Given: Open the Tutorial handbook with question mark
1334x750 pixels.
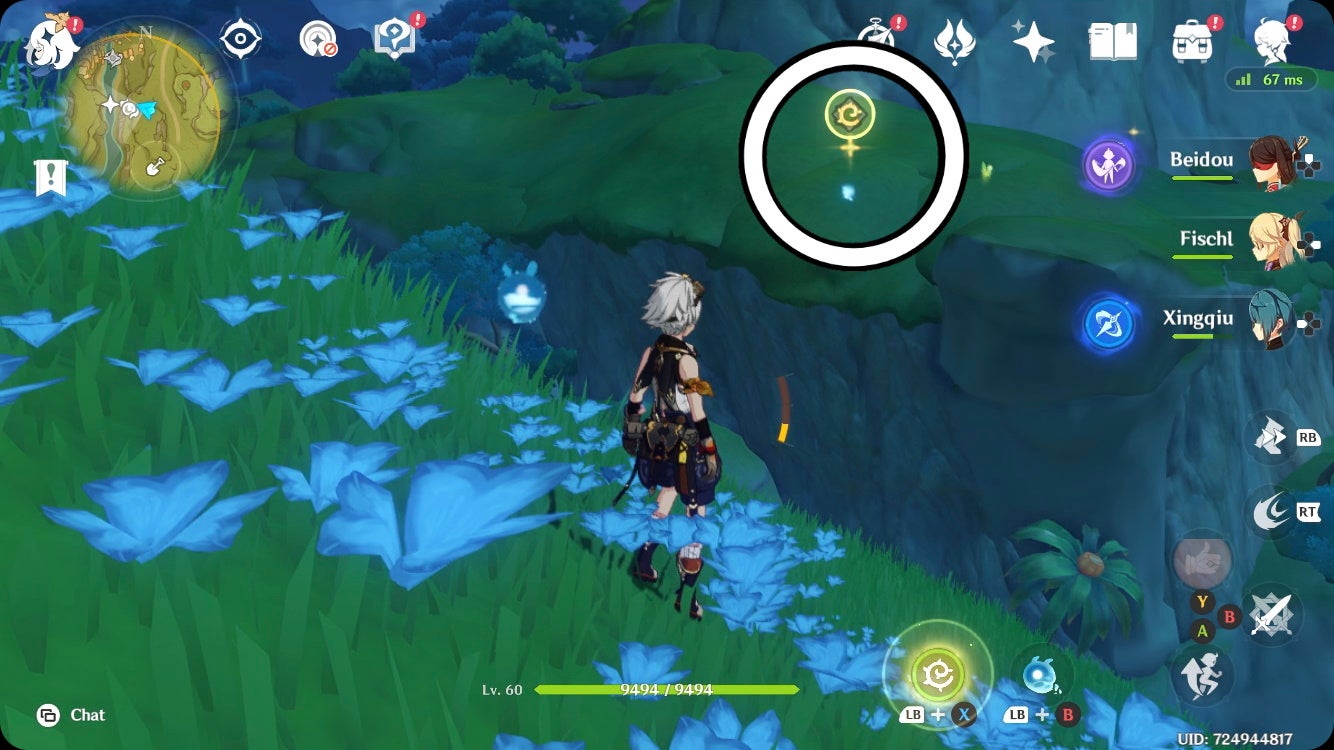Looking at the screenshot, I should click(396, 36).
